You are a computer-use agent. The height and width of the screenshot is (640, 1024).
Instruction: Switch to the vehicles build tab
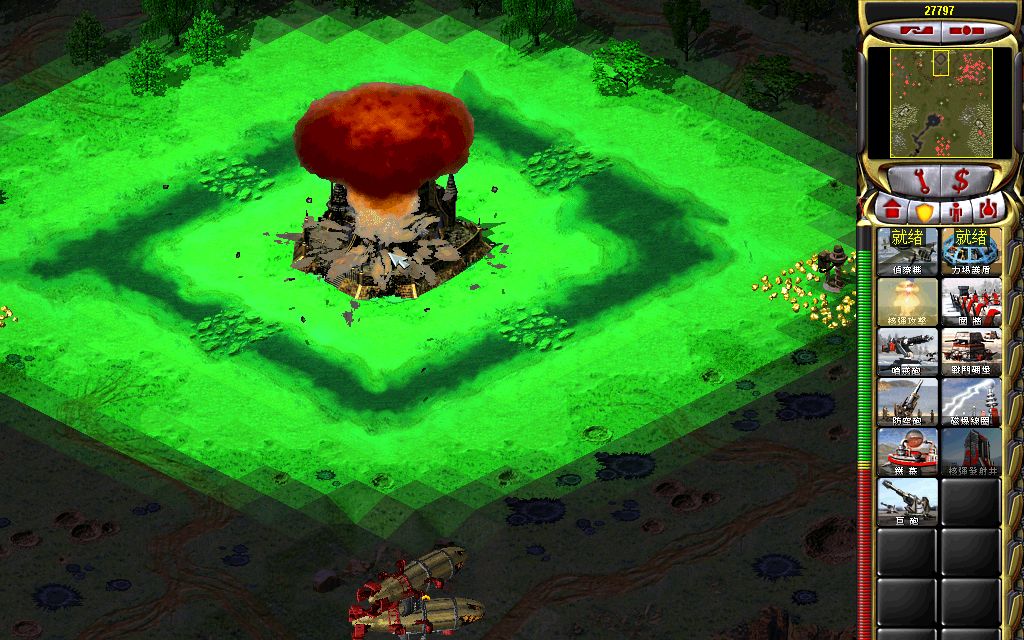pyautogui.click(x=987, y=211)
